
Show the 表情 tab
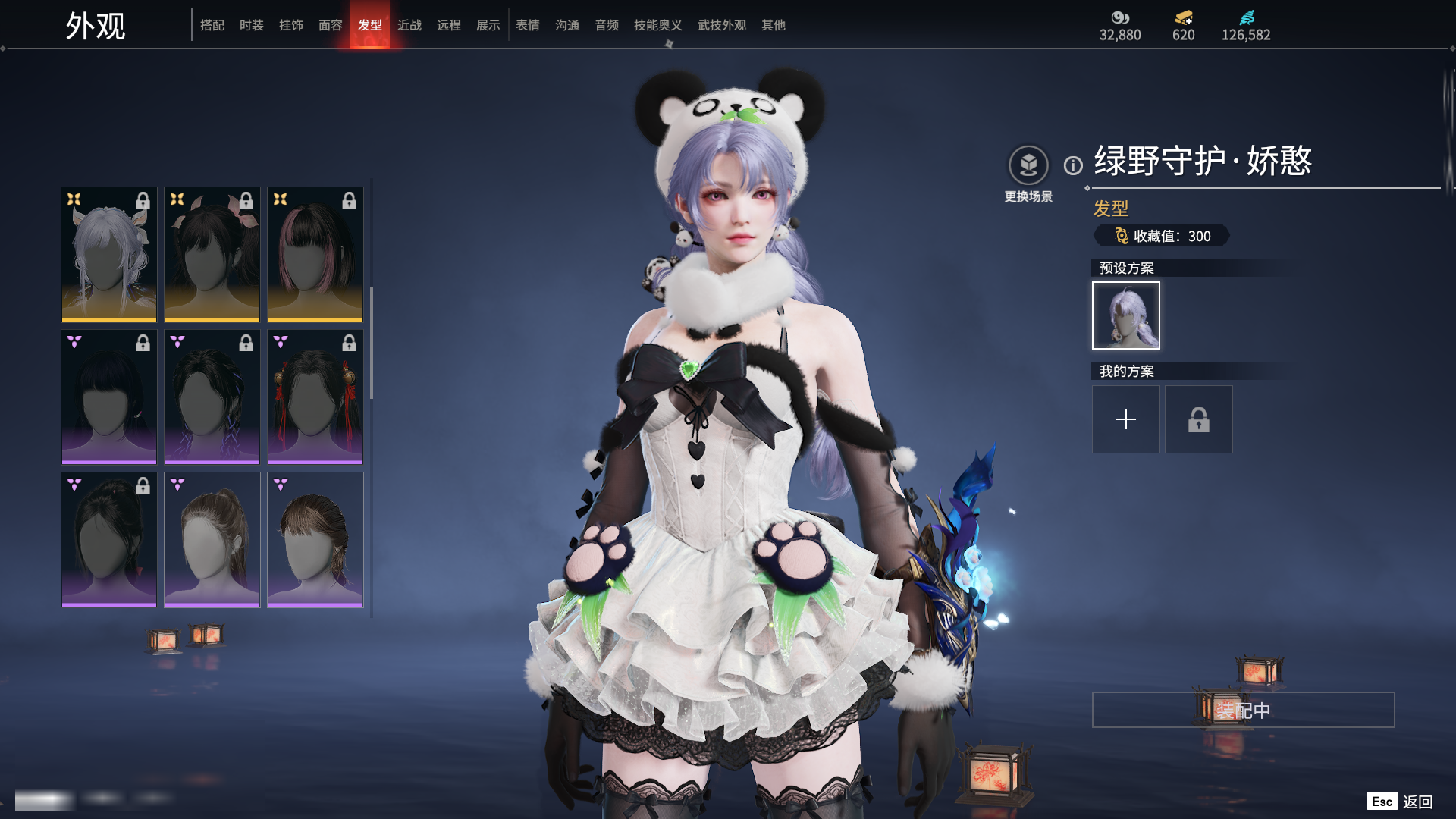(527, 25)
